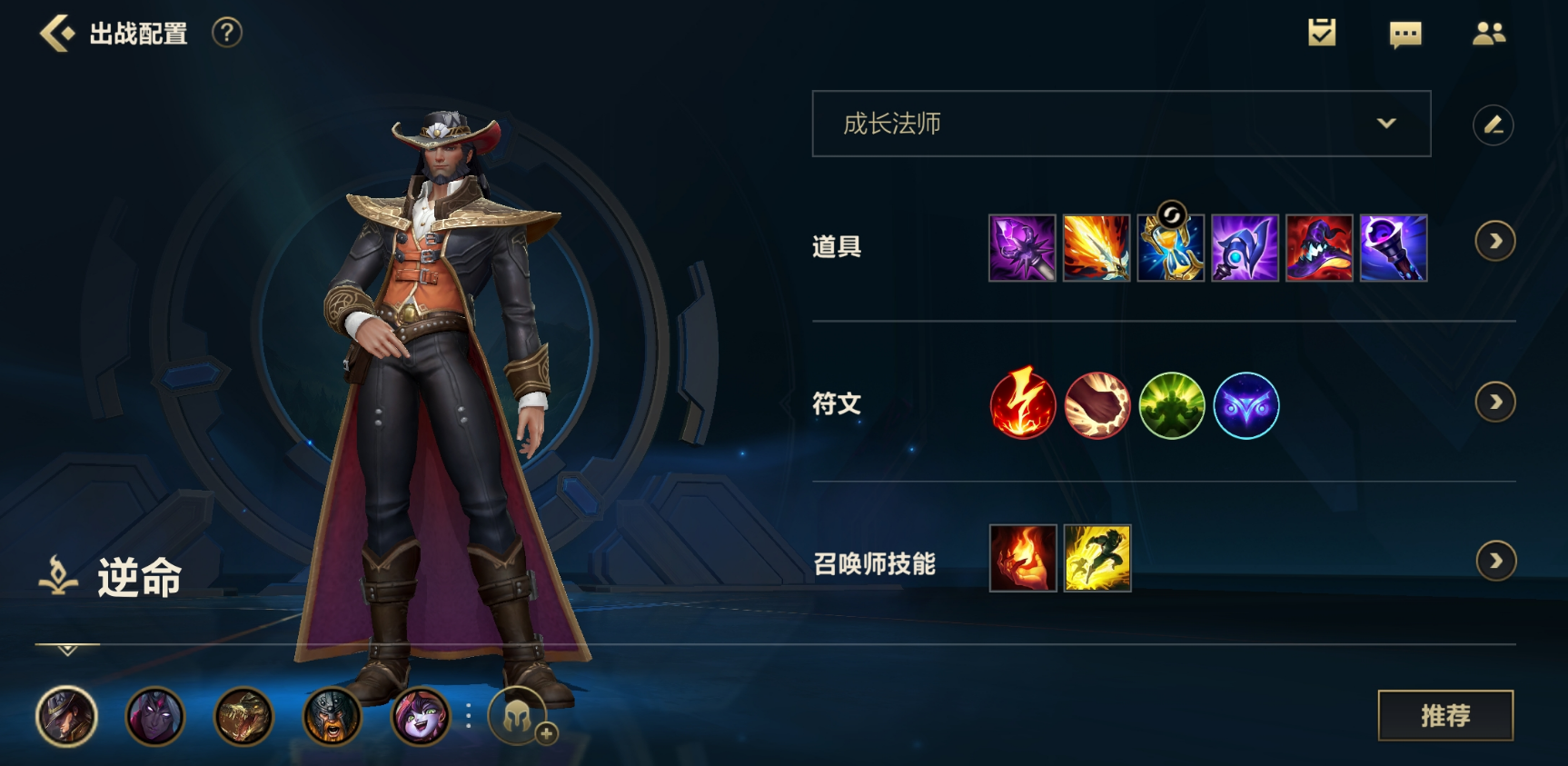The image size is (1568, 766).
Task: Select the blue owl mask rune
Action: pyautogui.click(x=1246, y=405)
